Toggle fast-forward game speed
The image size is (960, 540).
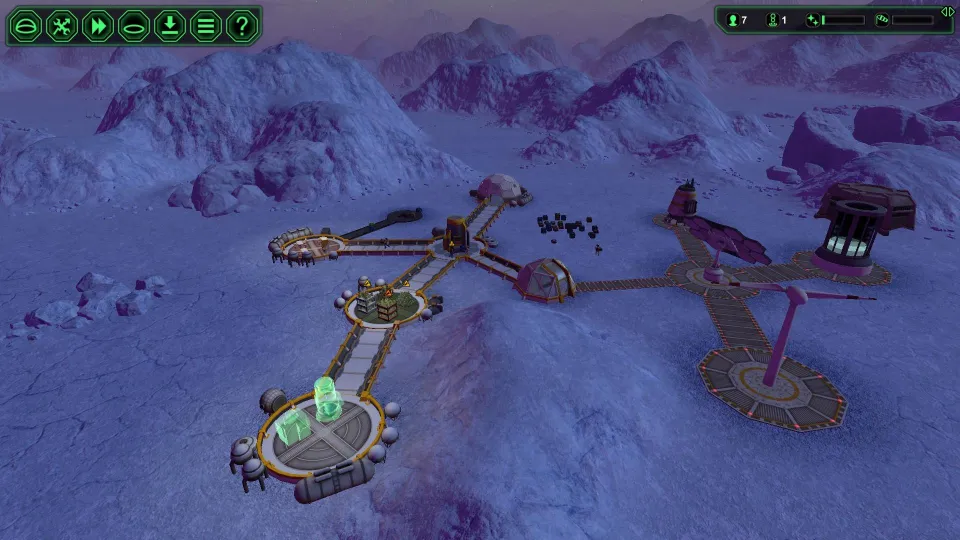click(x=98, y=26)
